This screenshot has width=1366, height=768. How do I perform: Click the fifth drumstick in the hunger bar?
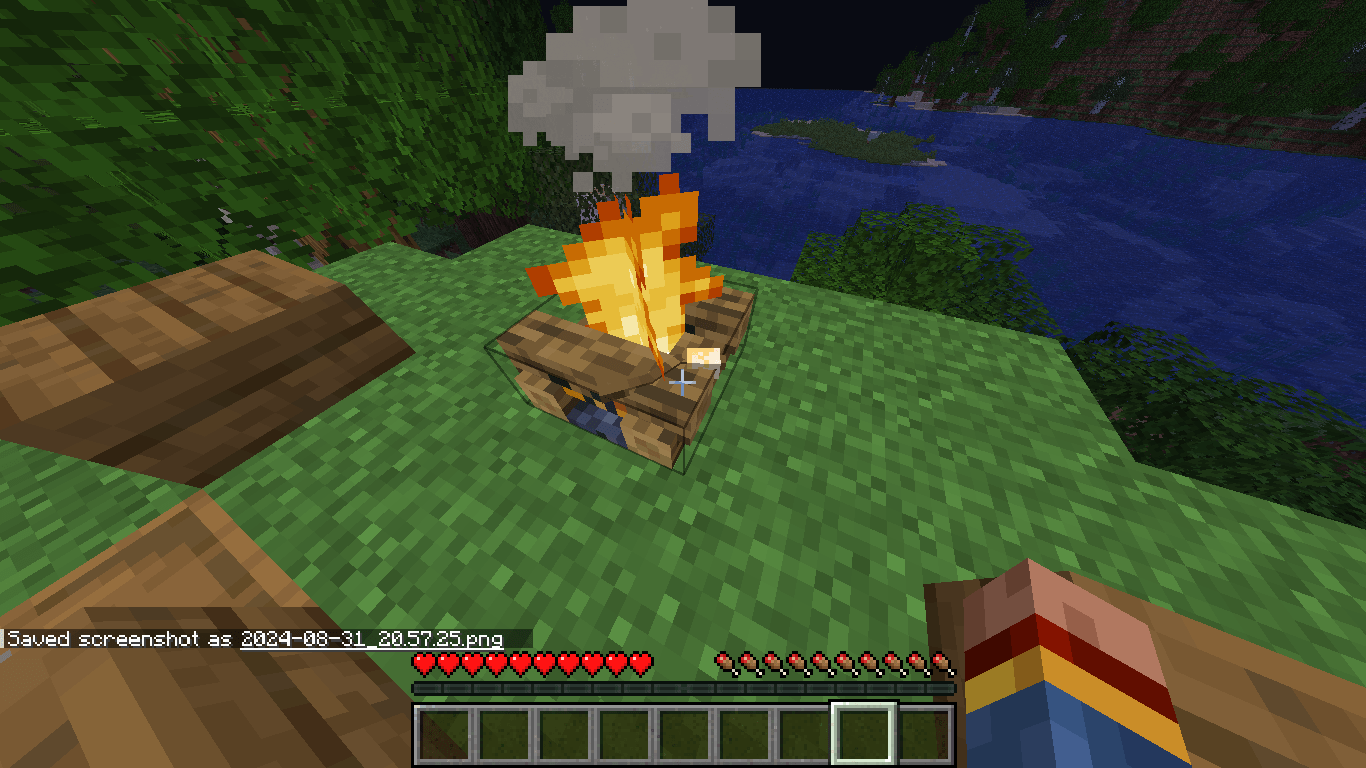pyautogui.click(x=819, y=661)
